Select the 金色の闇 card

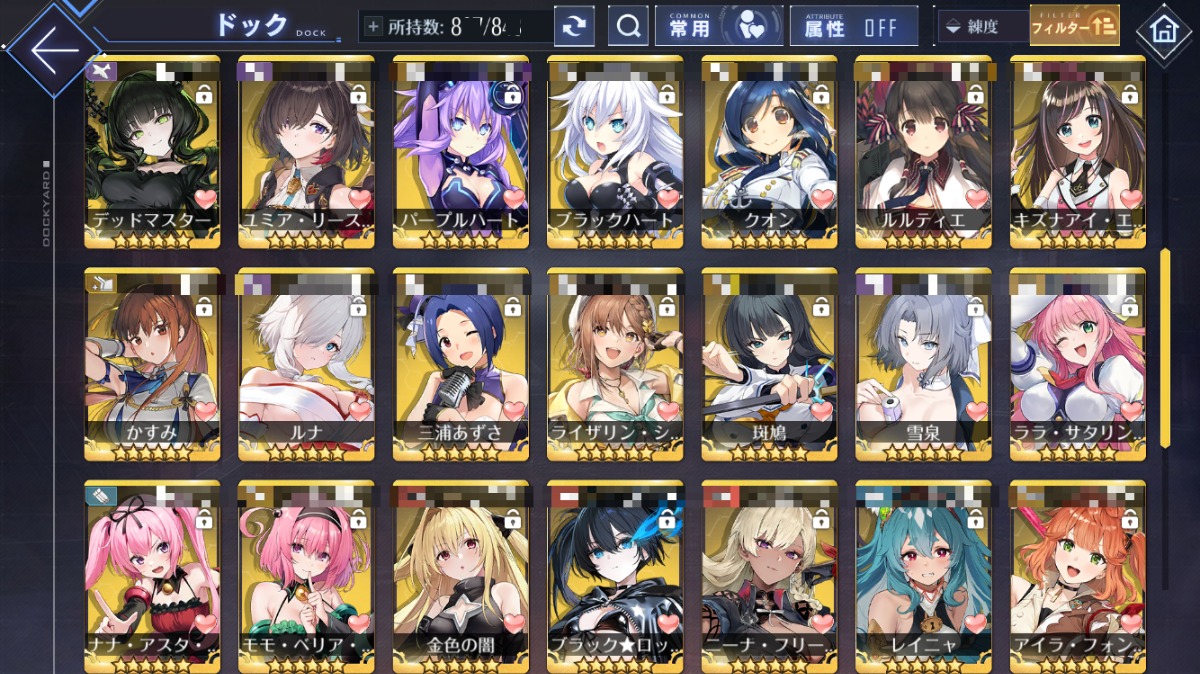click(x=461, y=574)
